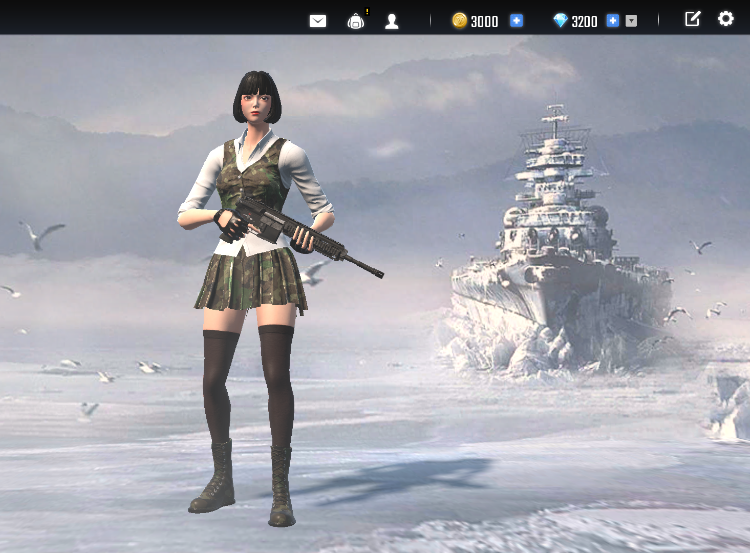Add gold coins with the plus button
This screenshot has height=553, width=750.
[x=516, y=20]
